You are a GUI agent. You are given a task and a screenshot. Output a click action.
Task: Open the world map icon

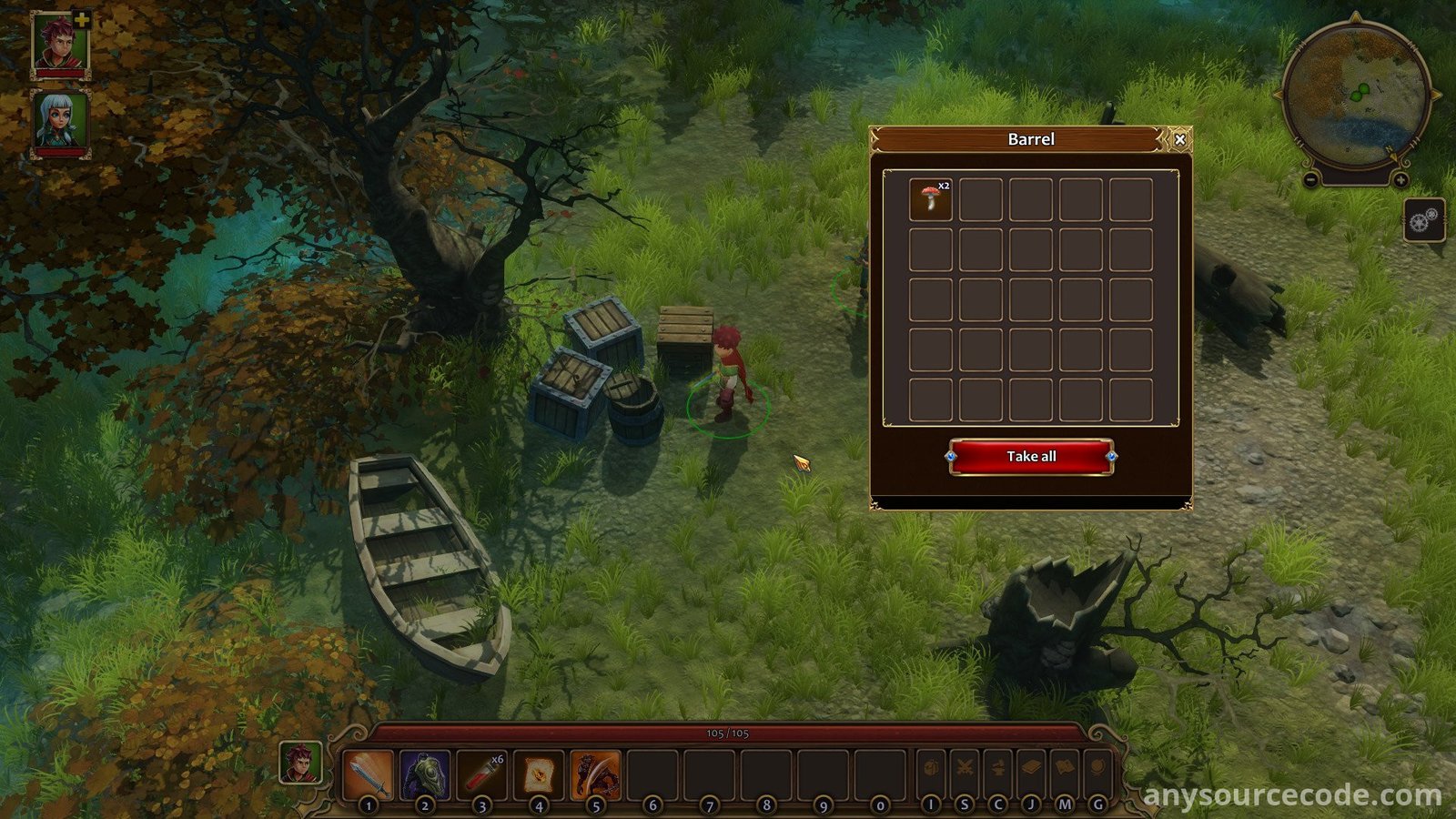click(x=1065, y=769)
